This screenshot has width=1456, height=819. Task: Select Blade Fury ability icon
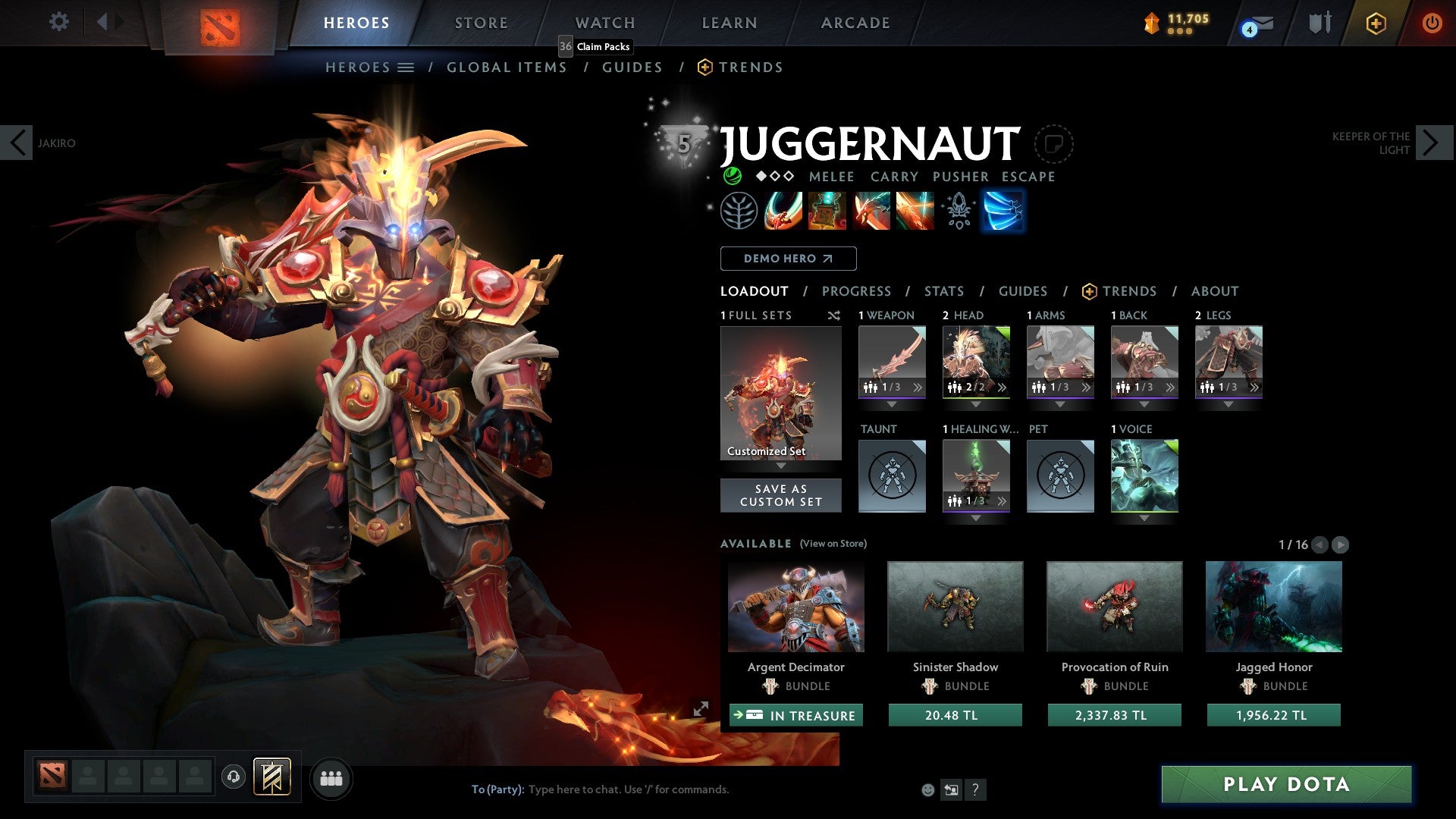point(785,211)
